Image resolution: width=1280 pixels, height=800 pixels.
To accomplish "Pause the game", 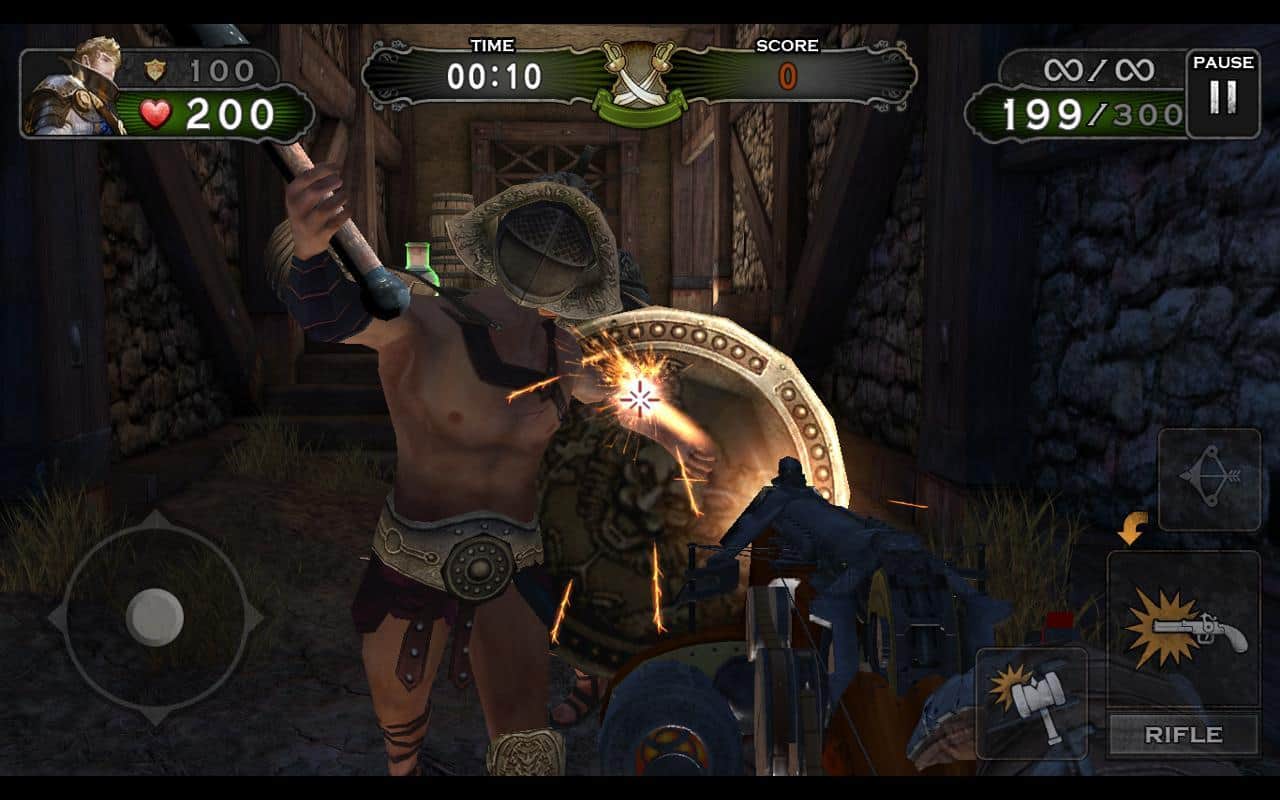I will 1222,93.
